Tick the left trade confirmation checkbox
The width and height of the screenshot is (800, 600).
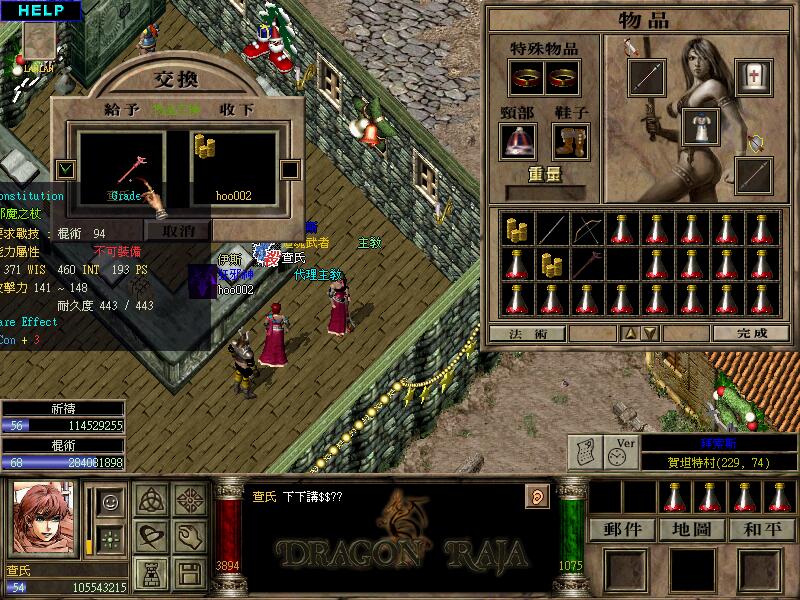(x=66, y=169)
